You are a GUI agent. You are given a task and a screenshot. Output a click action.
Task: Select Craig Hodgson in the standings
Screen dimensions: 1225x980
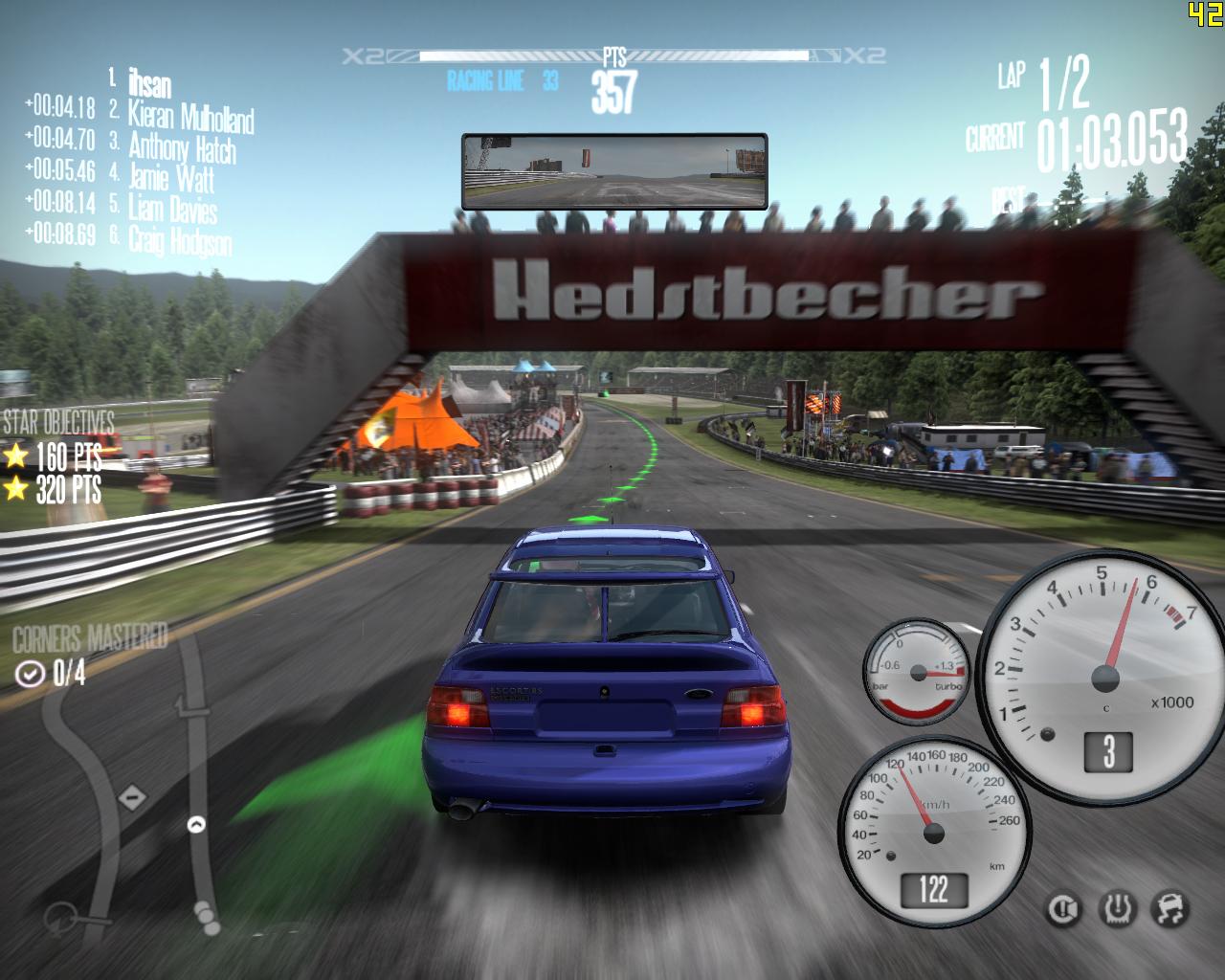[180, 241]
